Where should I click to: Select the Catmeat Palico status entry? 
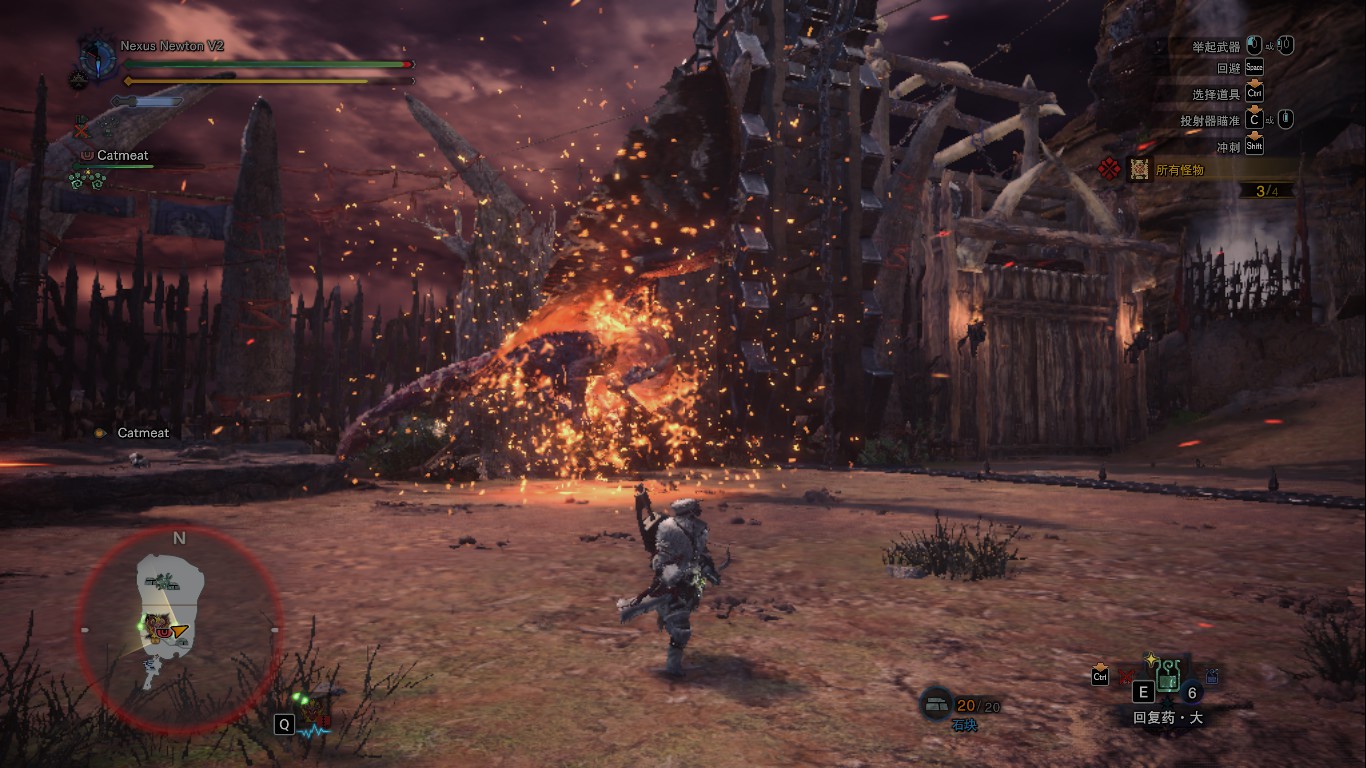point(122,156)
